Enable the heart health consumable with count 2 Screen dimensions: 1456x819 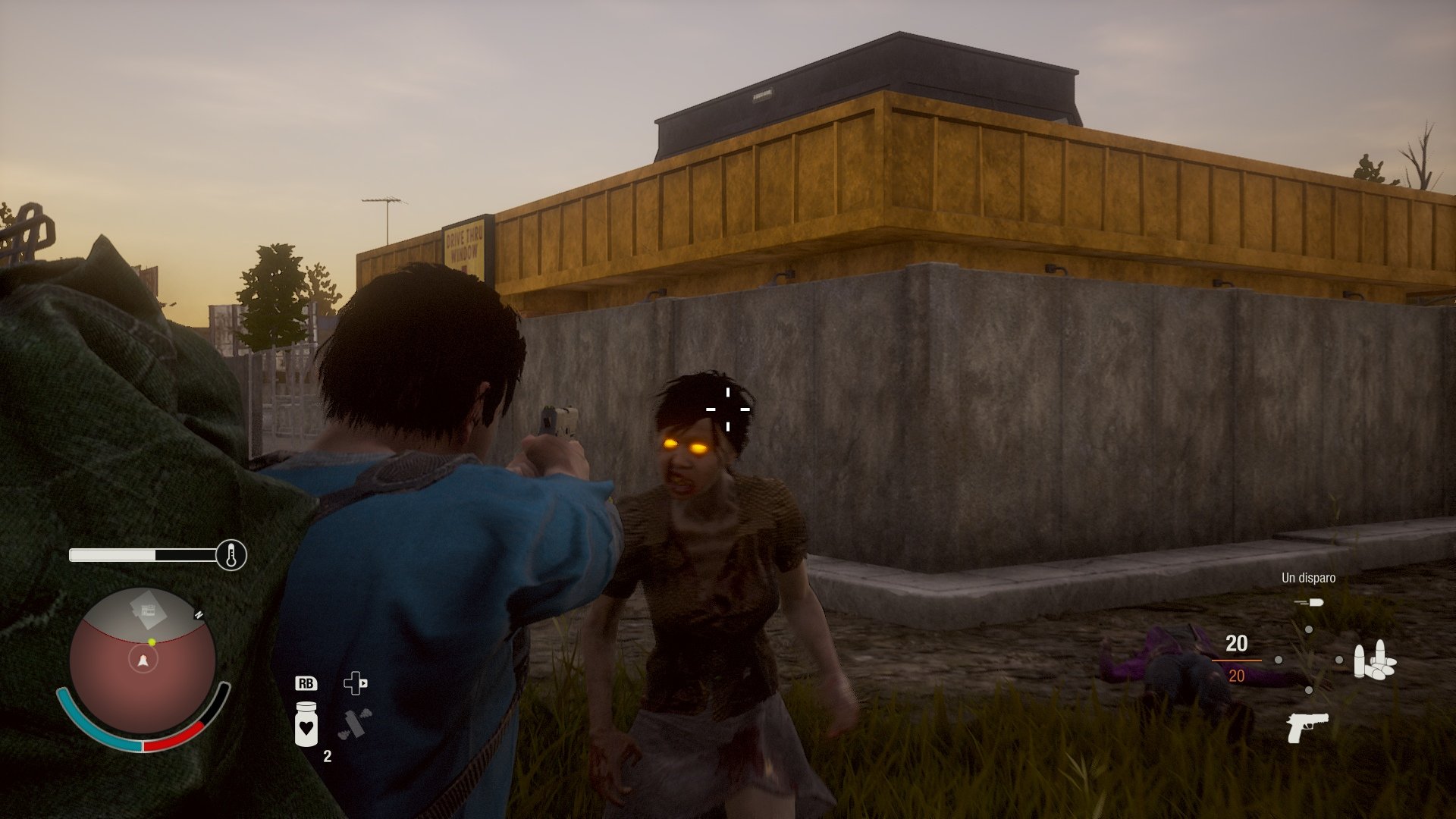(307, 725)
